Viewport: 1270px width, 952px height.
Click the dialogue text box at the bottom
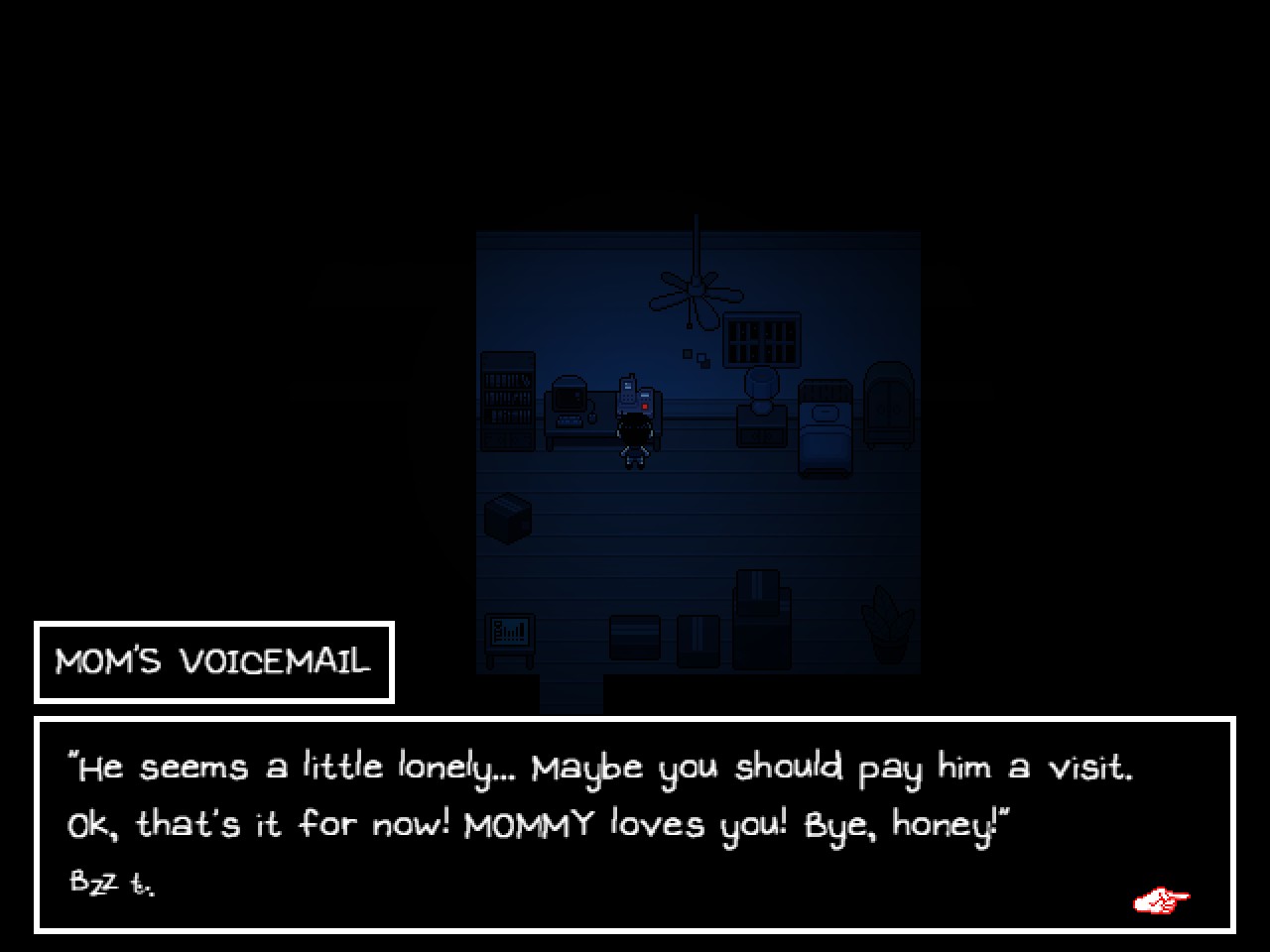(x=635, y=823)
